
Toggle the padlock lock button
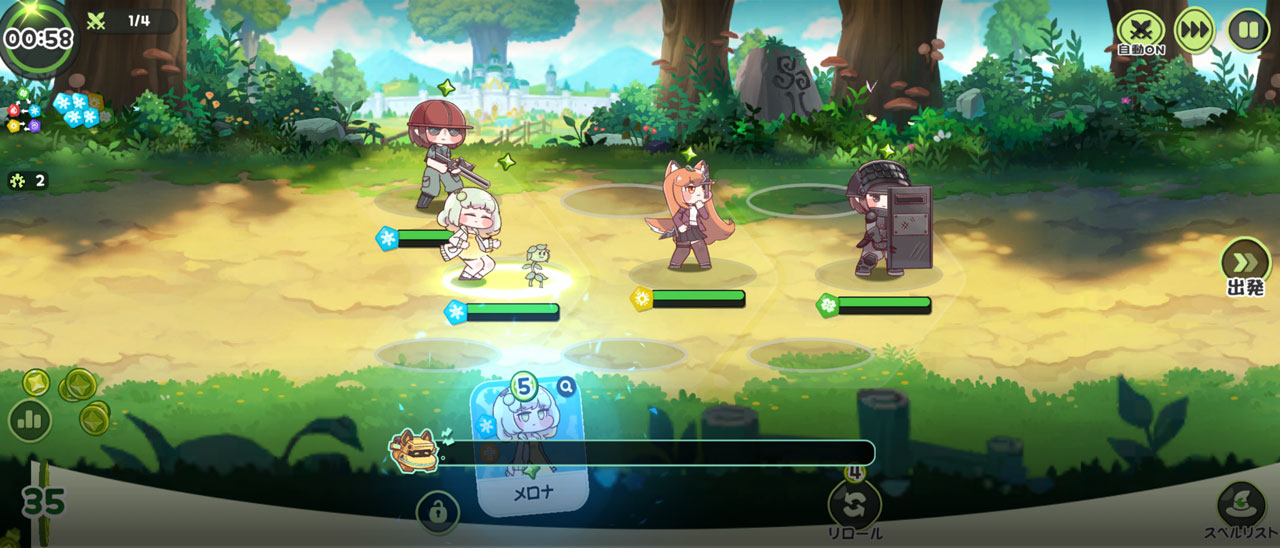point(438,512)
